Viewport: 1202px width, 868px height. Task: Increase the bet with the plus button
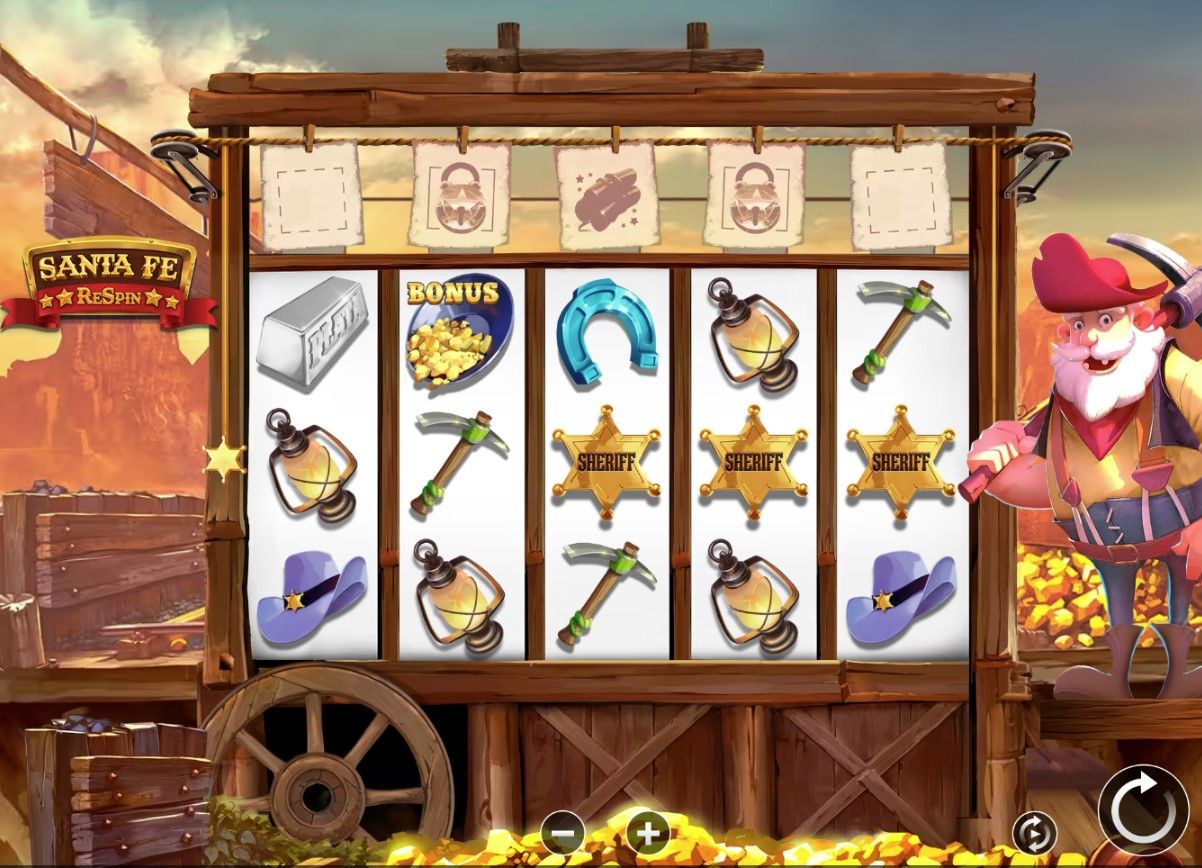tap(647, 831)
